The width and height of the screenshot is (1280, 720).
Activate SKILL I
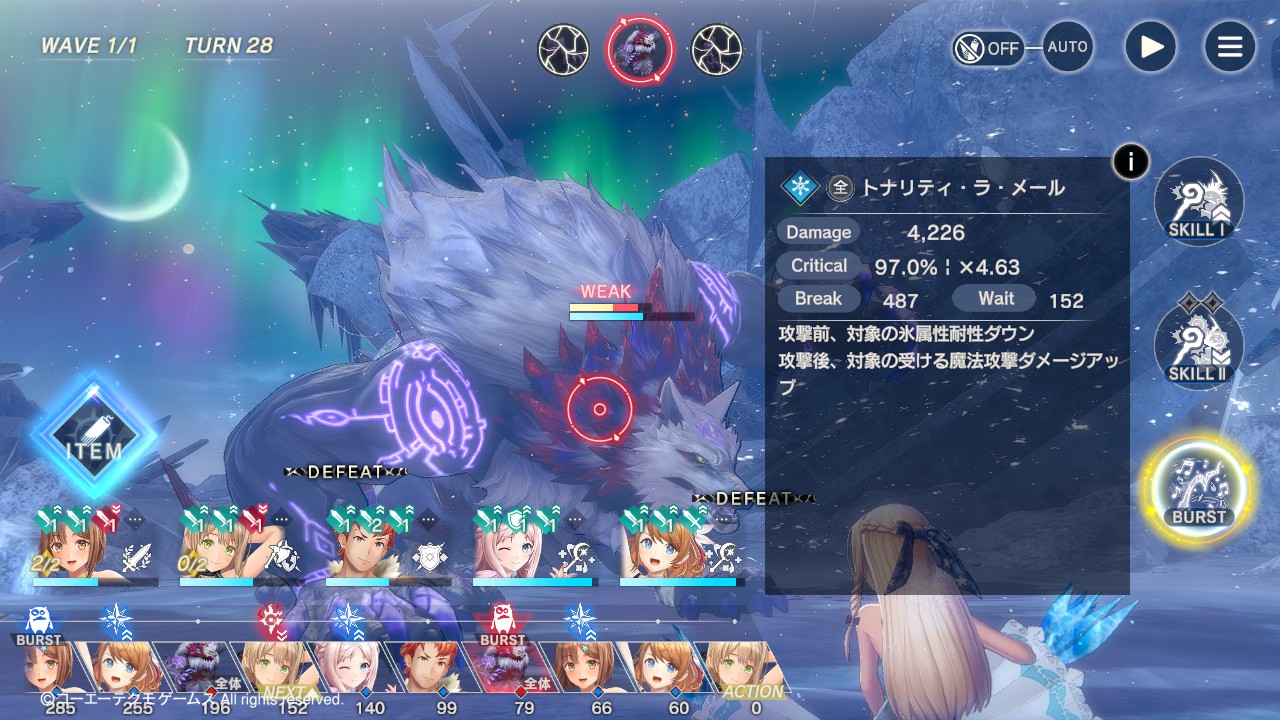(x=1198, y=202)
